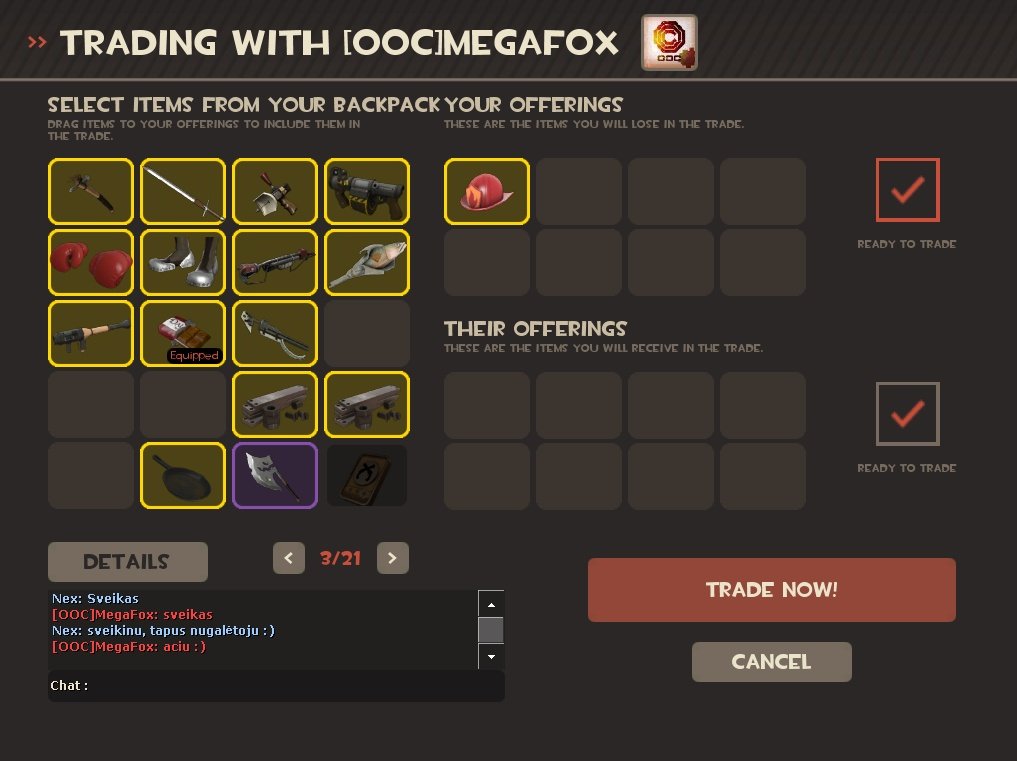Select the frying pan item
This screenshot has height=761, width=1017.
click(183, 476)
